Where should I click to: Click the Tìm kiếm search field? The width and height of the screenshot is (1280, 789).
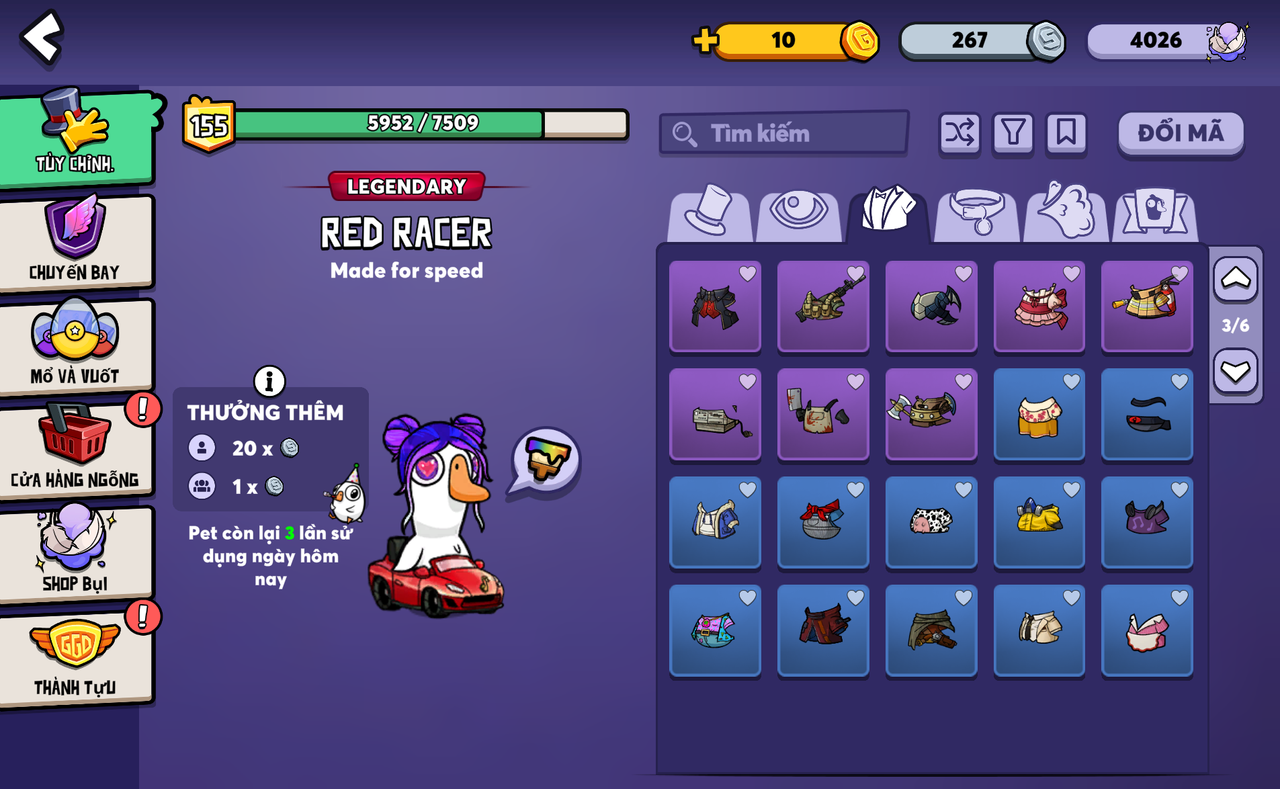point(783,133)
